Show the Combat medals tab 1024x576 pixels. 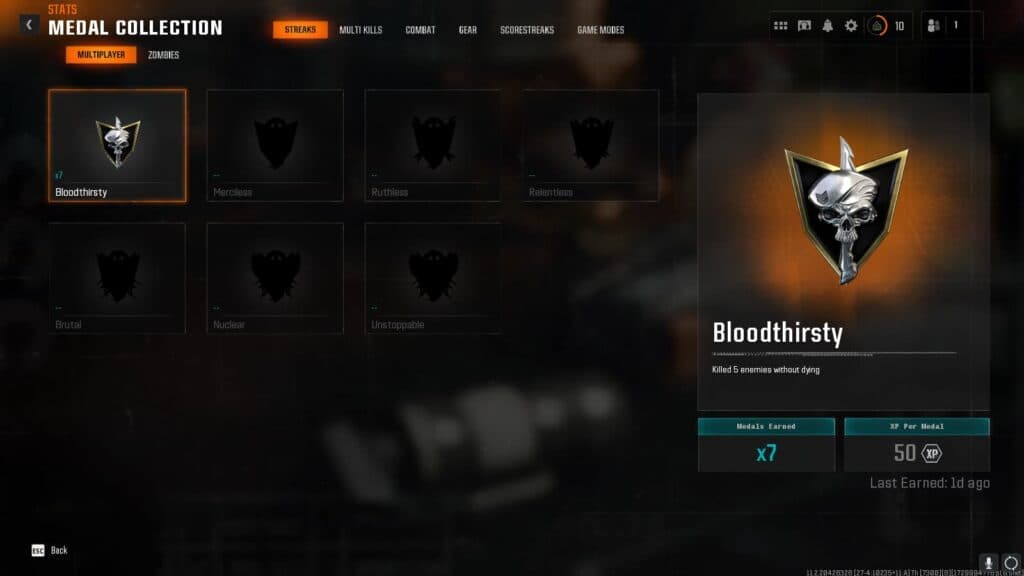click(x=420, y=30)
